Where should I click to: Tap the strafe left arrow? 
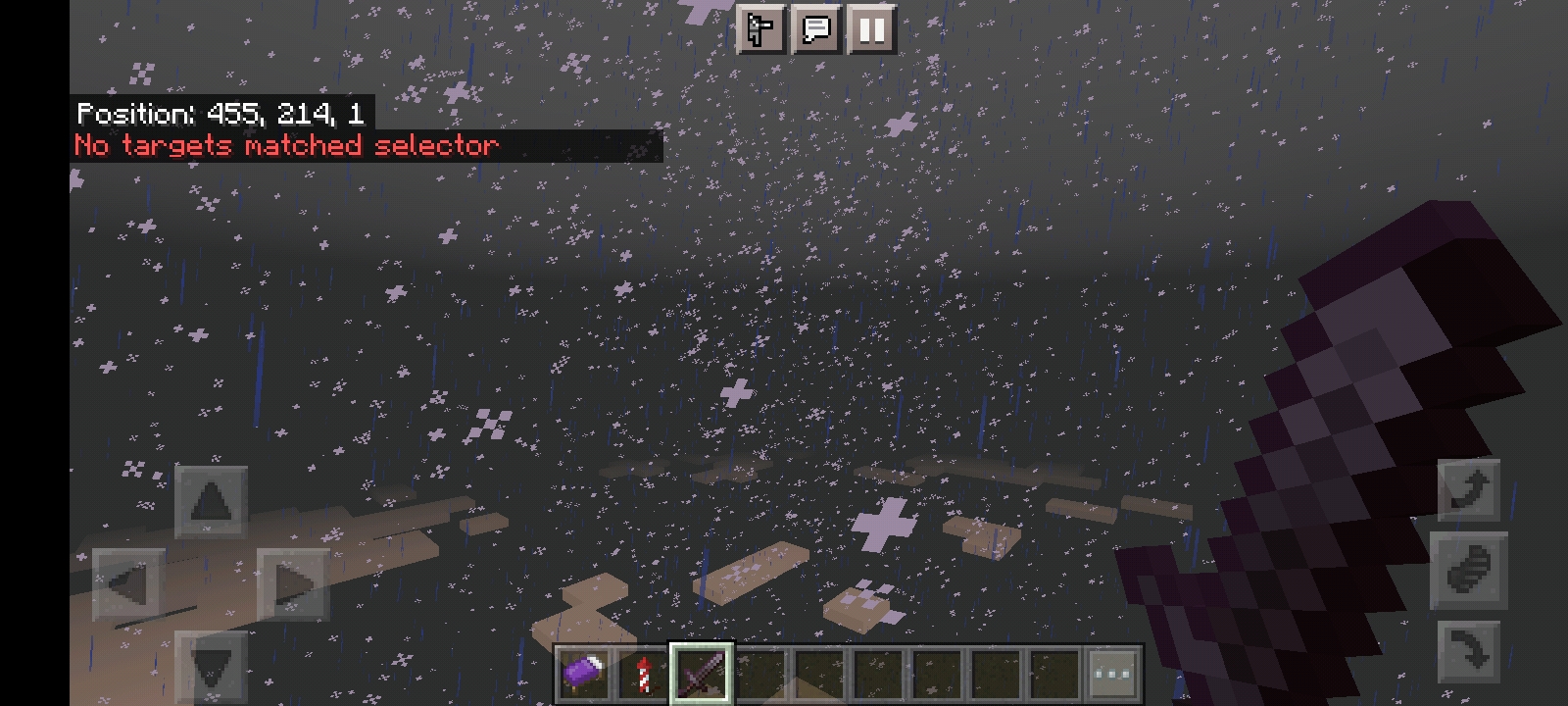tap(129, 585)
